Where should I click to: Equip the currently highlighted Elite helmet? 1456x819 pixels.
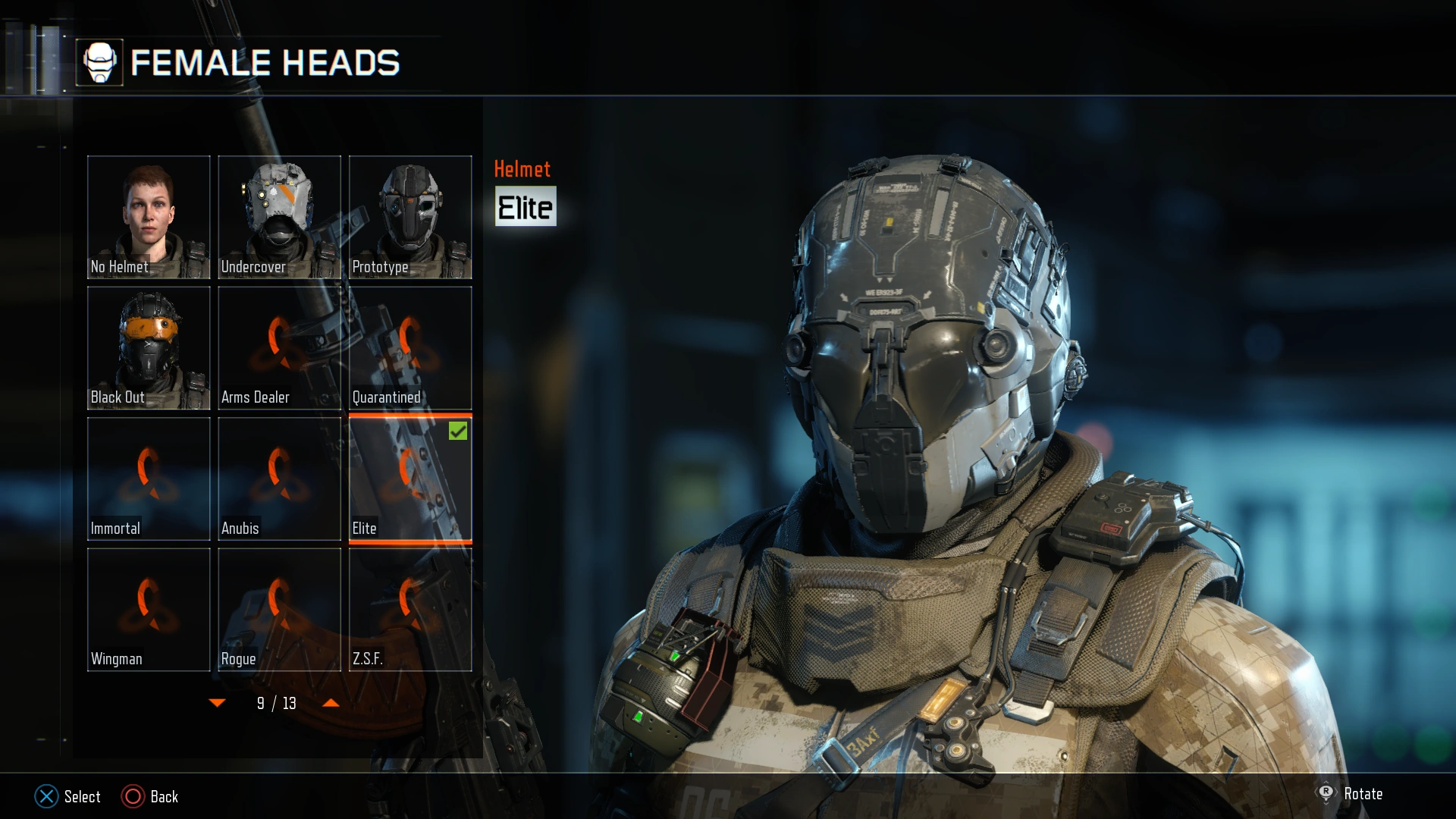tap(410, 476)
